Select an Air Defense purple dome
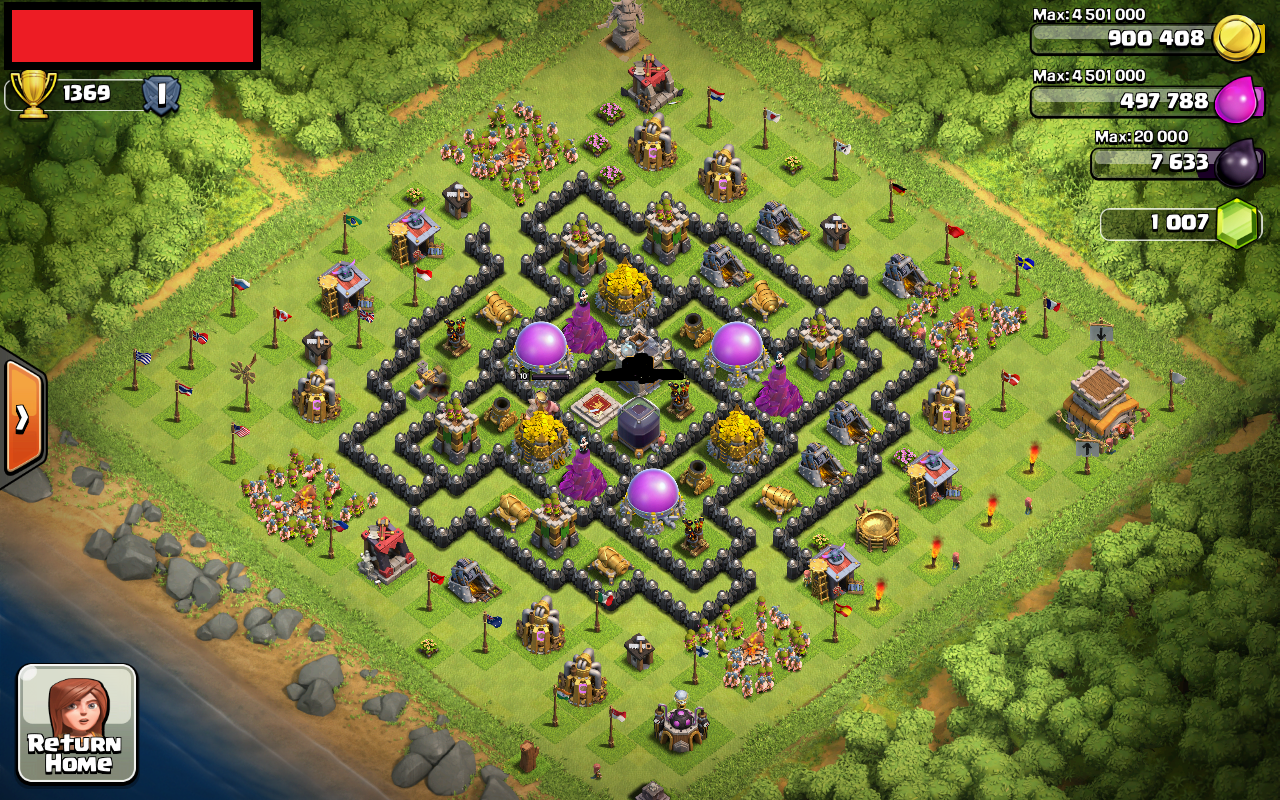The height and width of the screenshot is (800, 1280). (540, 345)
